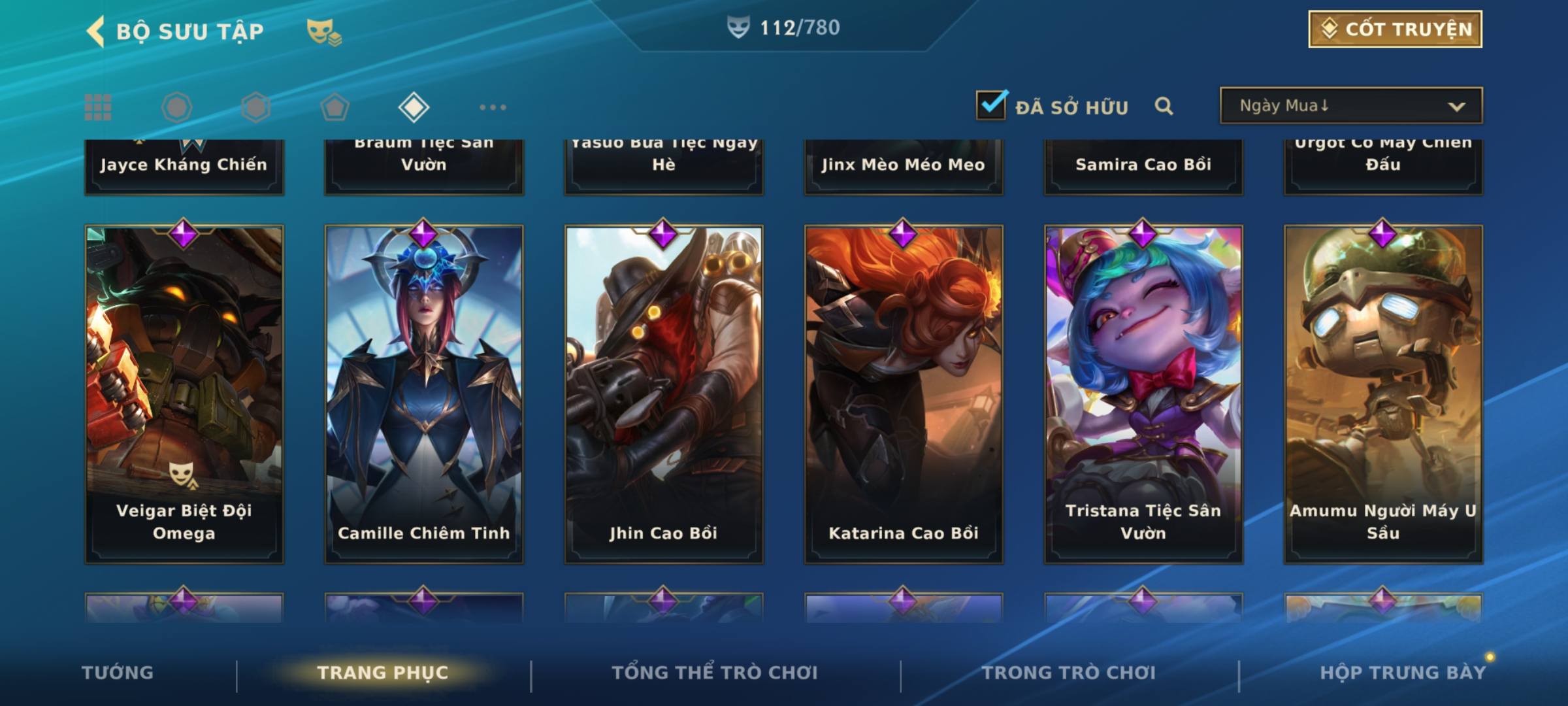Viewport: 1568px width, 706px height.
Task: Toggle the Đã Sở Hữu owned checkbox
Action: tap(991, 105)
